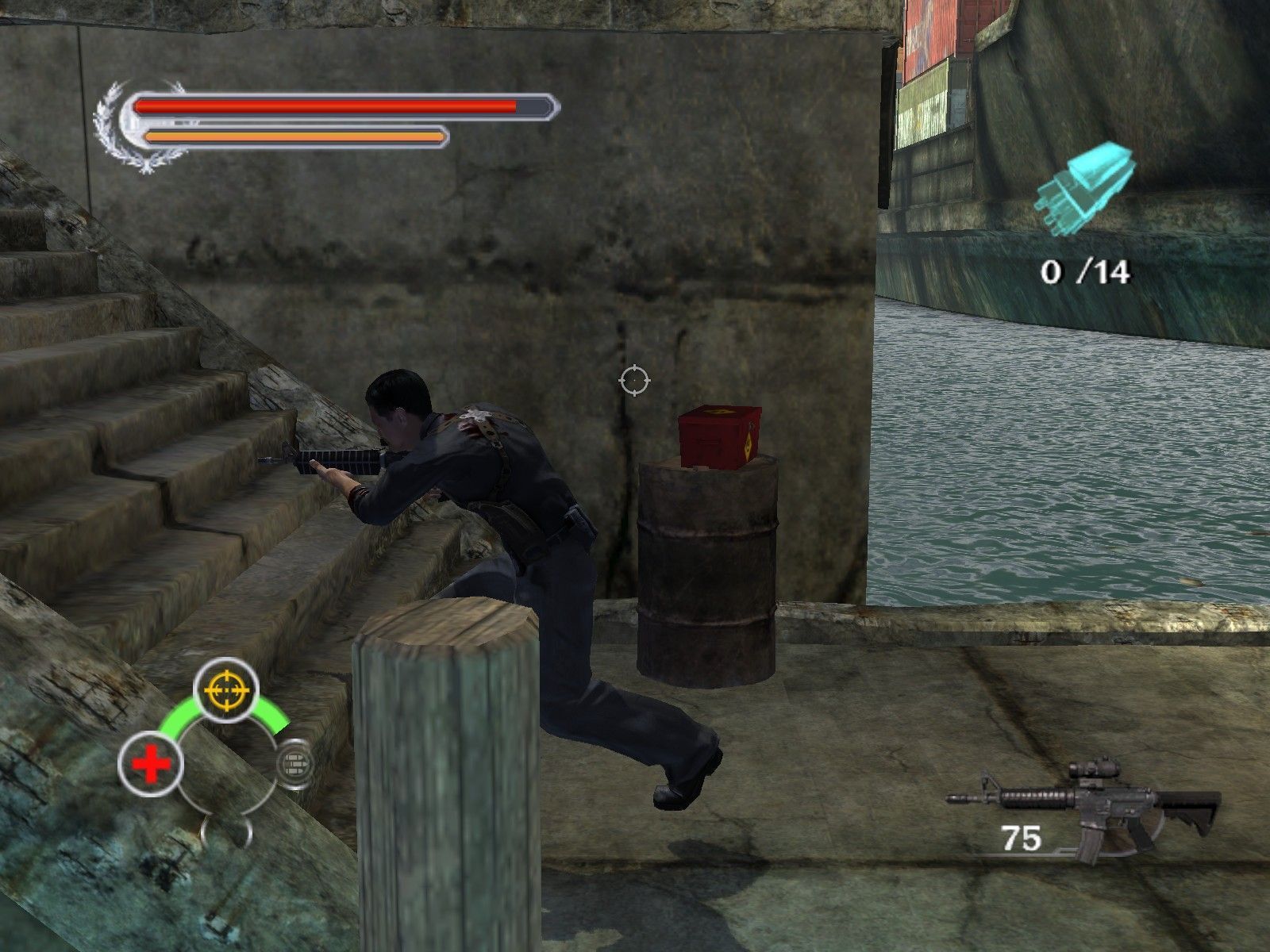Select the cyan collectible tracker icon

click(1084, 189)
